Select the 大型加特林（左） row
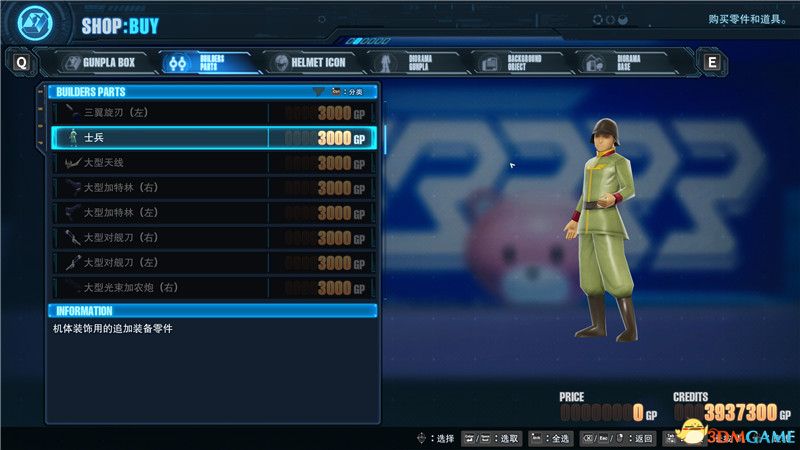 pos(215,212)
